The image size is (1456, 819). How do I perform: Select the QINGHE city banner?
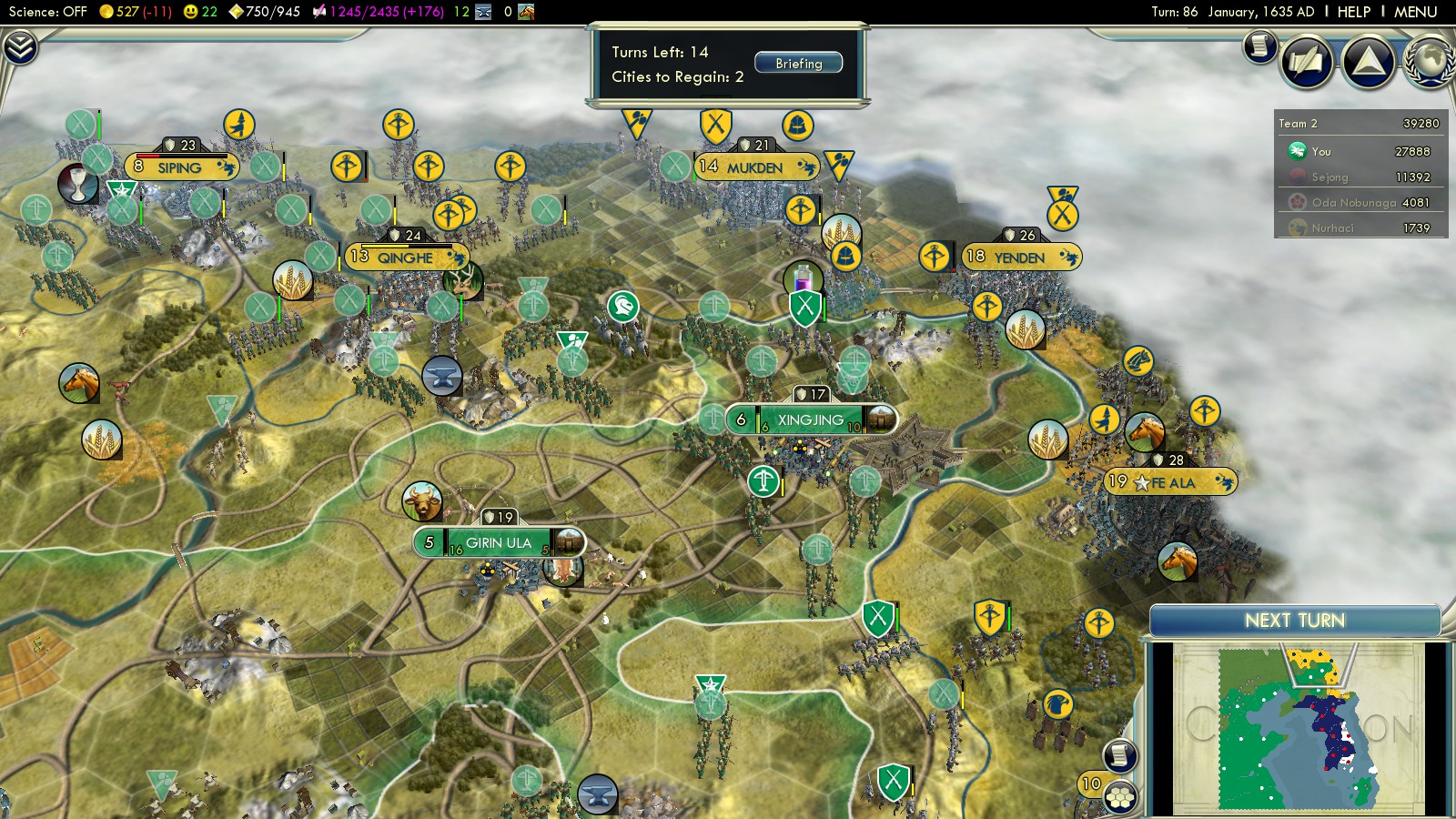[405, 258]
